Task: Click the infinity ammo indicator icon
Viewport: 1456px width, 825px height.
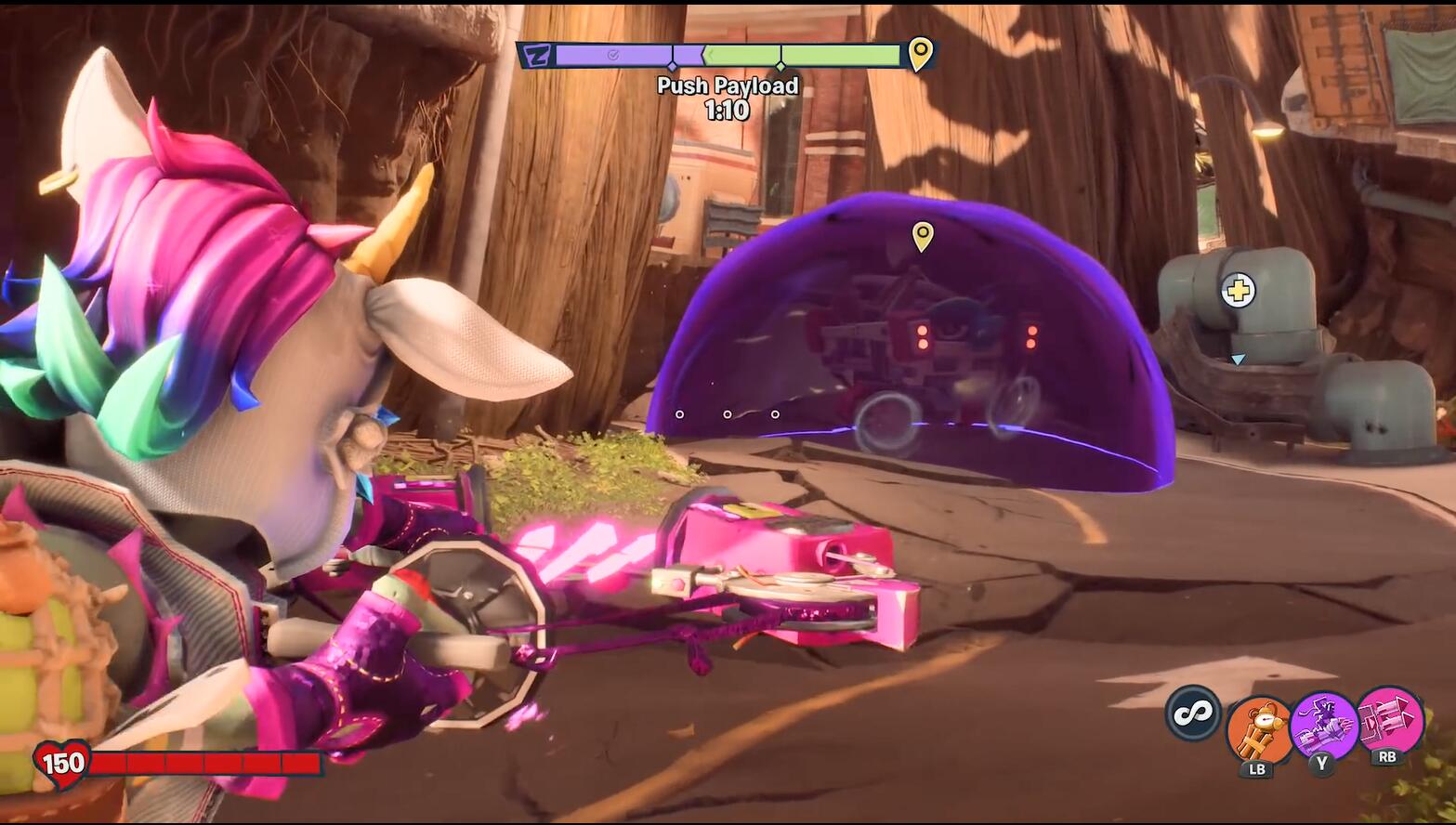Action: (1193, 714)
